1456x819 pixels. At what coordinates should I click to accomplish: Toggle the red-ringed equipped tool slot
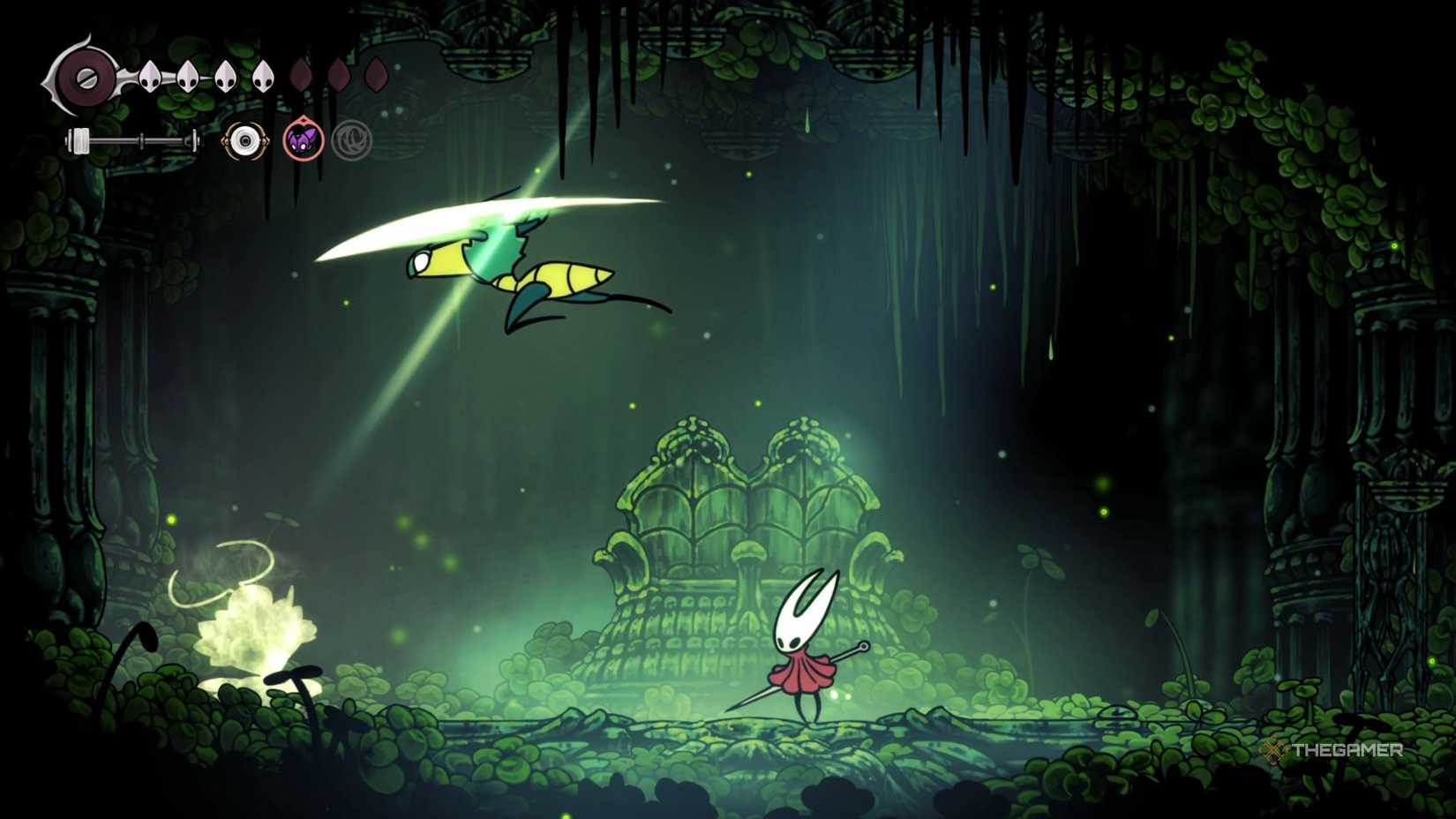[303, 139]
